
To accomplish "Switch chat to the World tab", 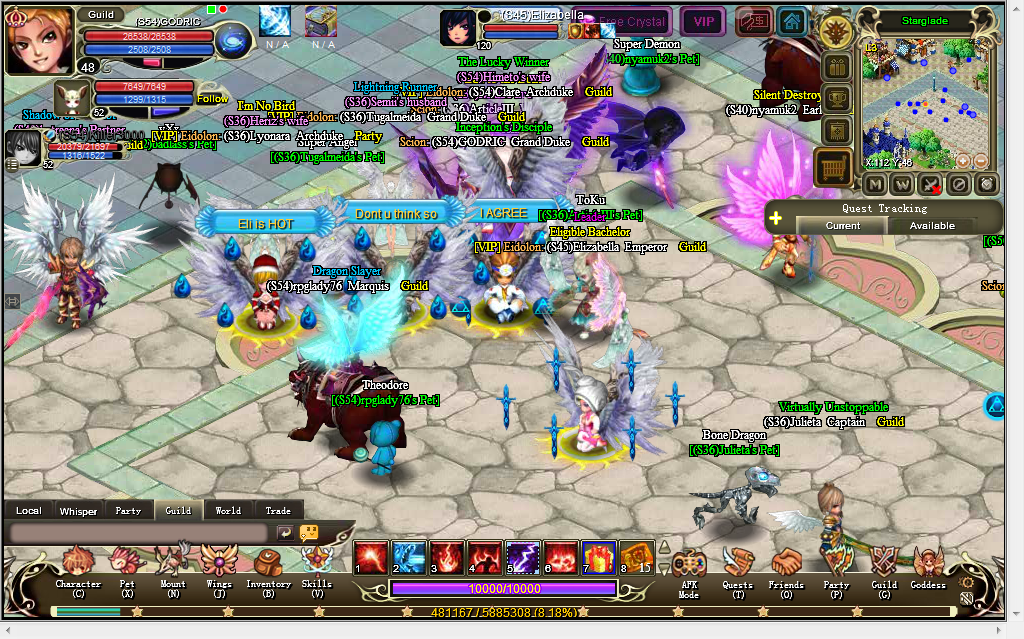I will (228, 510).
